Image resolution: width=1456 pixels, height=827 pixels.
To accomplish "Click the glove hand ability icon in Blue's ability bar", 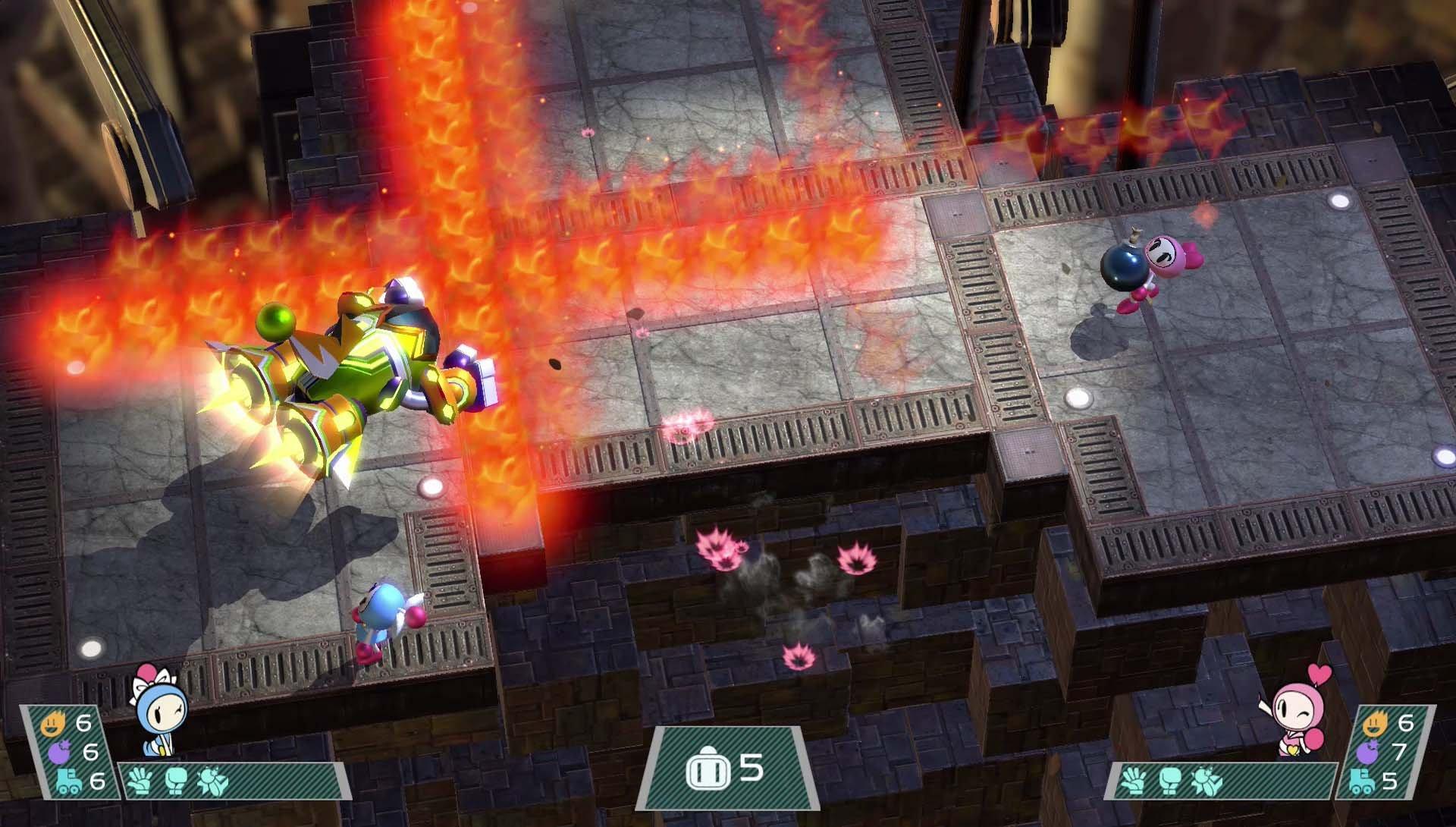I will [140, 781].
